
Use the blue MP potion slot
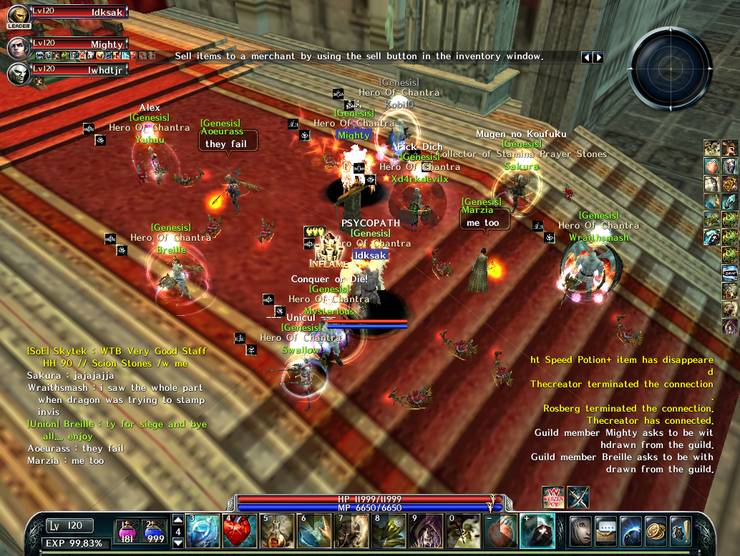point(154,530)
